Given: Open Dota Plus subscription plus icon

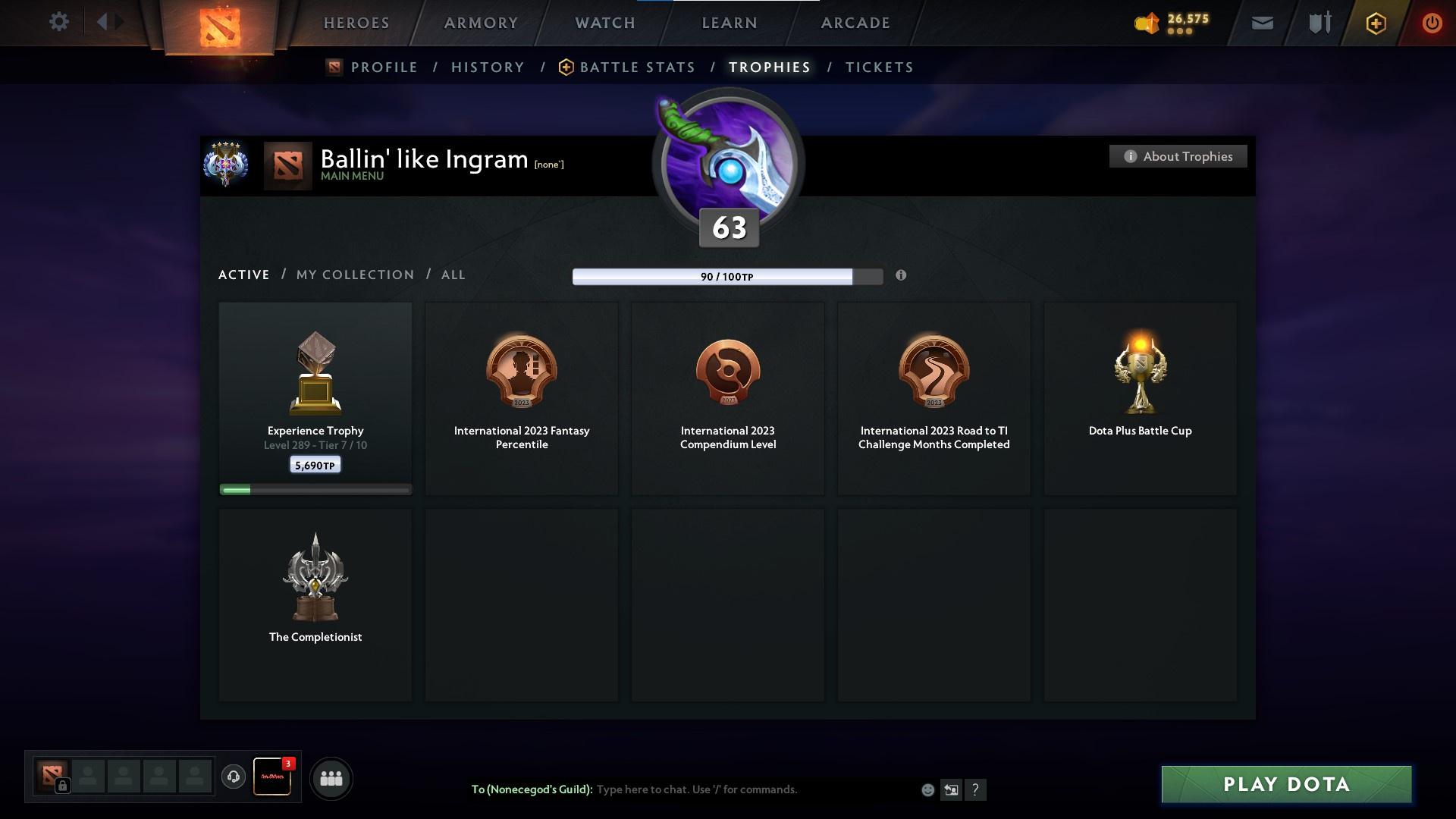Looking at the screenshot, I should [x=1375, y=23].
